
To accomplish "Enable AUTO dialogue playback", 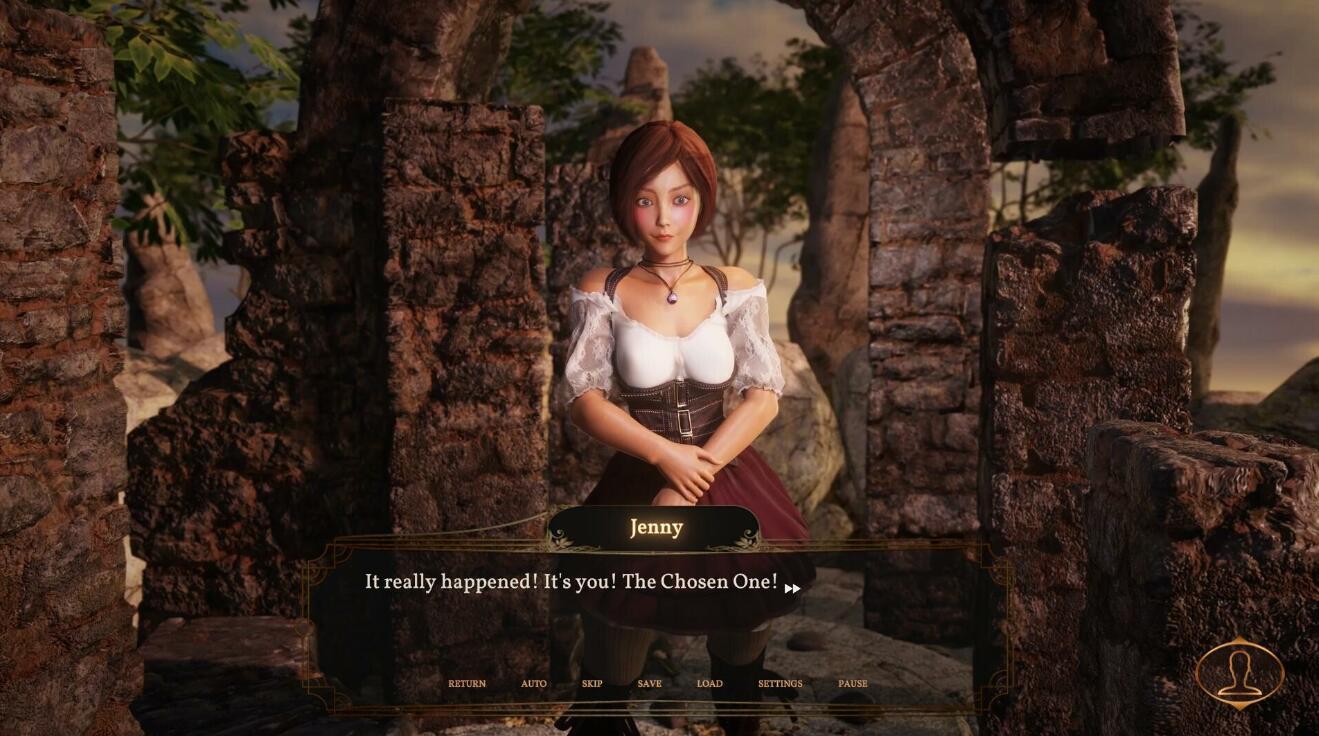I will tap(533, 683).
